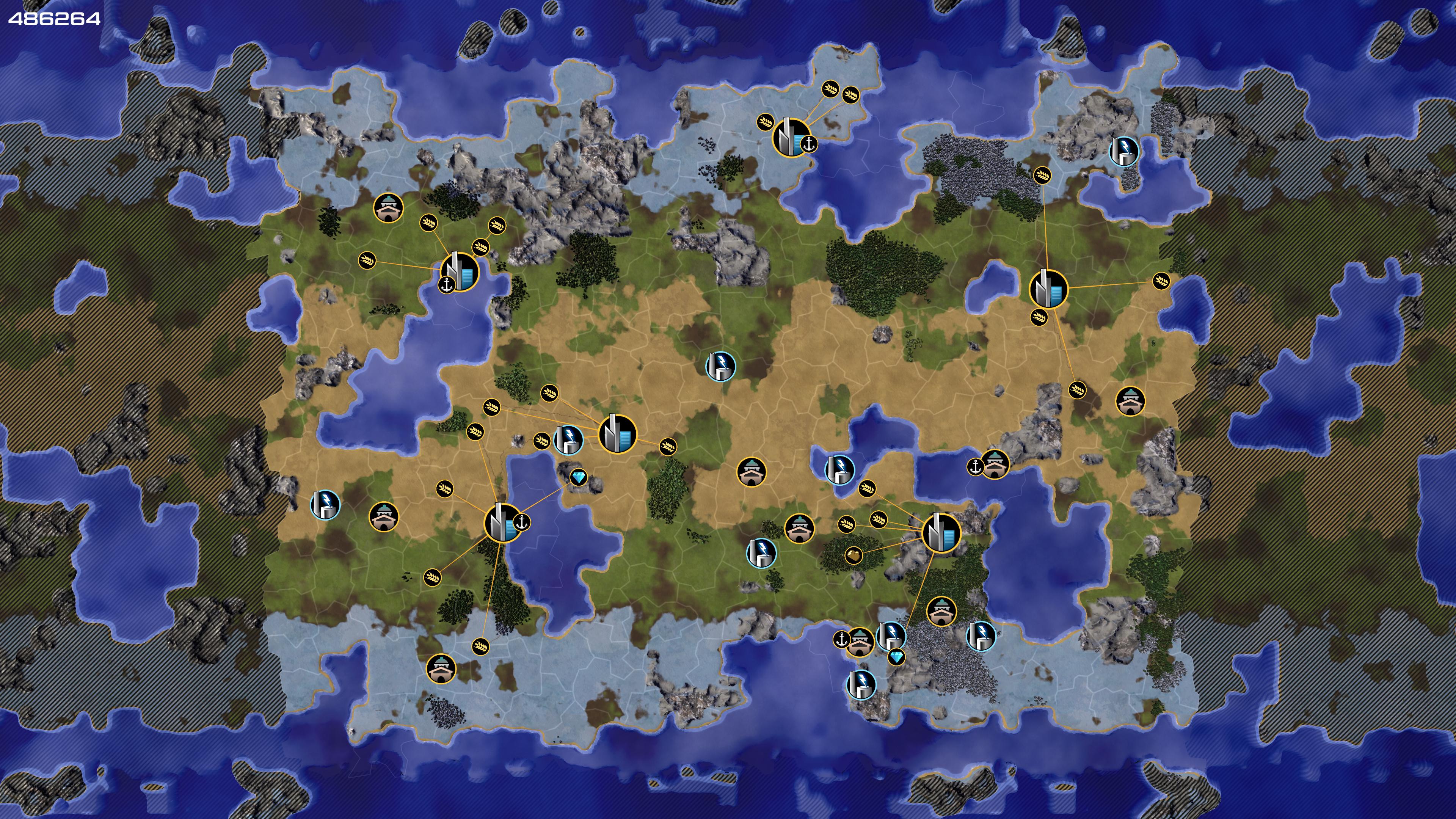This screenshot has width=1456, height=819.
Task: Select the city marker connected to the diamond
Action: click(502, 523)
